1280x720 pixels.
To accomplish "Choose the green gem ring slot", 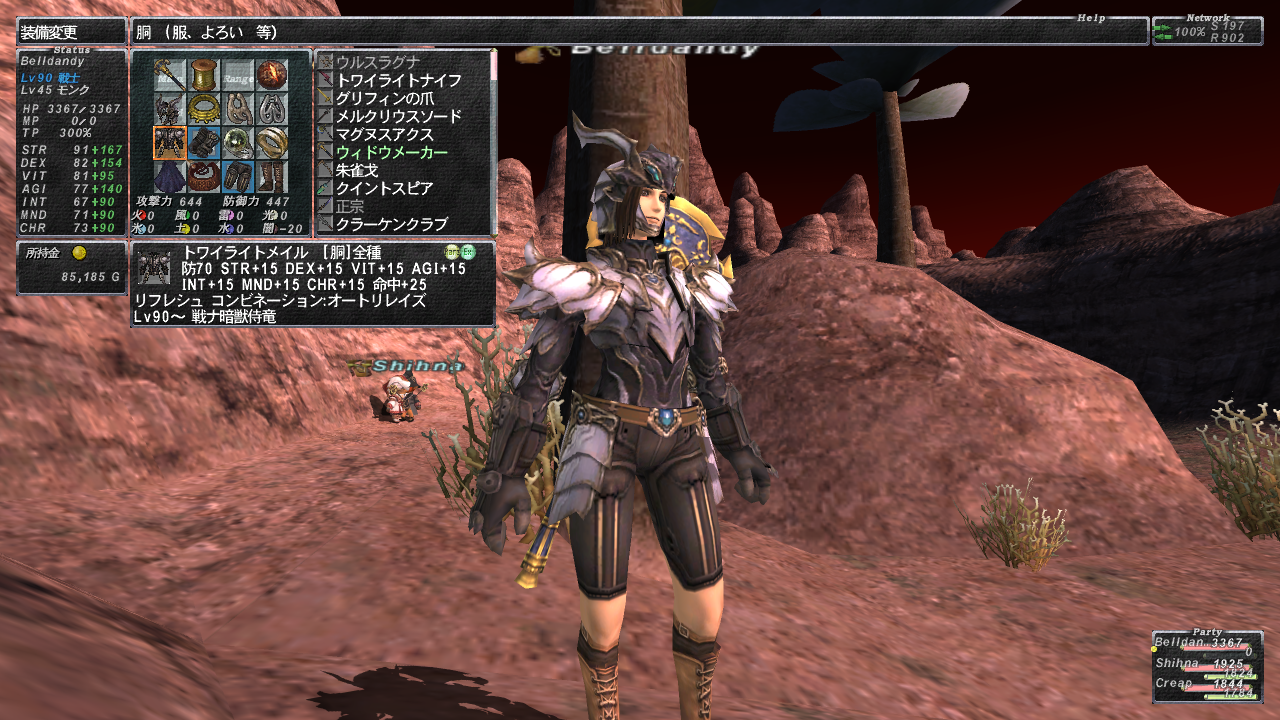I will pos(238,143).
